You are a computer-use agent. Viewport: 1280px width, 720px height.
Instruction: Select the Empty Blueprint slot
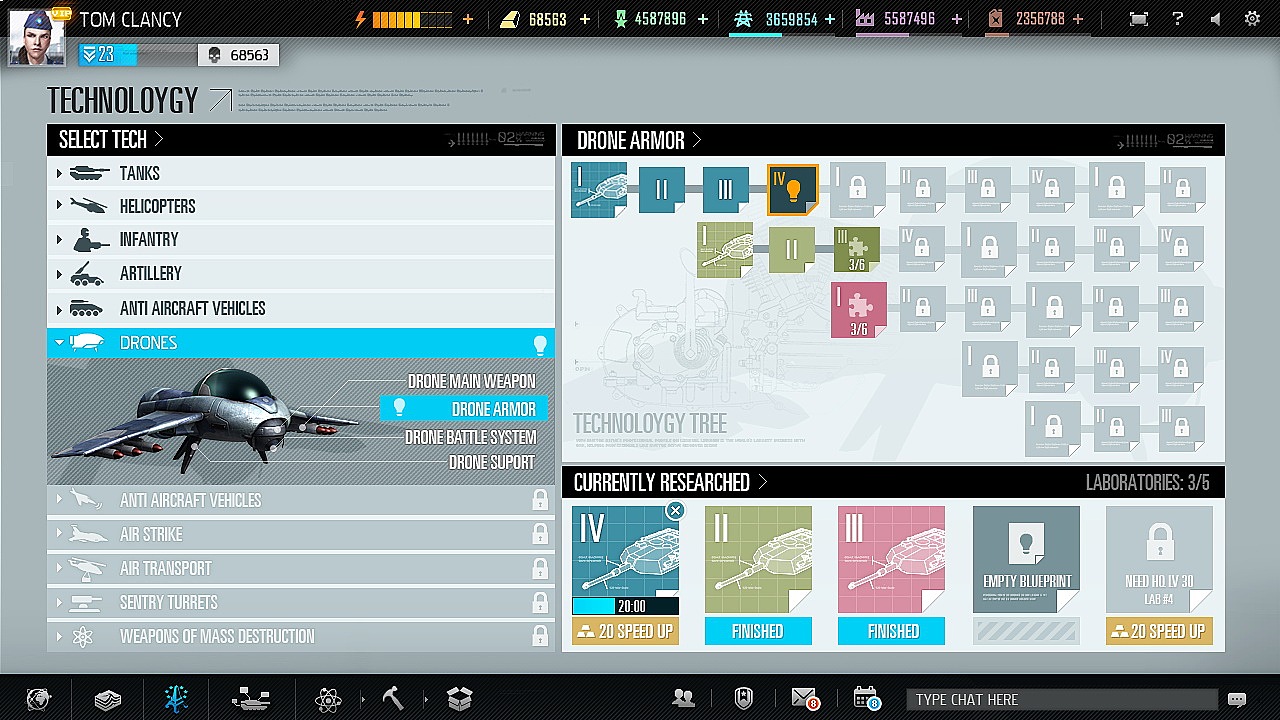[1025, 559]
